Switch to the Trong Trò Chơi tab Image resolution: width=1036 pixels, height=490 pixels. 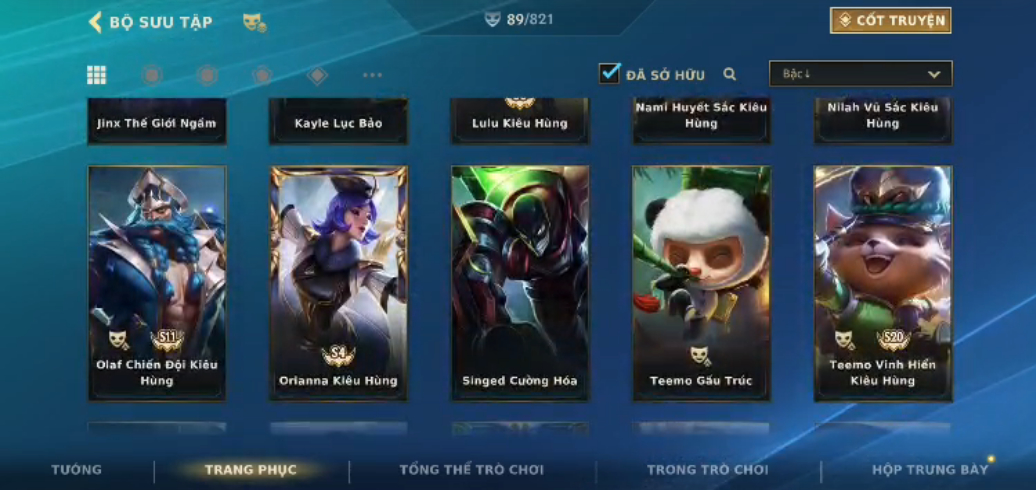click(x=707, y=469)
